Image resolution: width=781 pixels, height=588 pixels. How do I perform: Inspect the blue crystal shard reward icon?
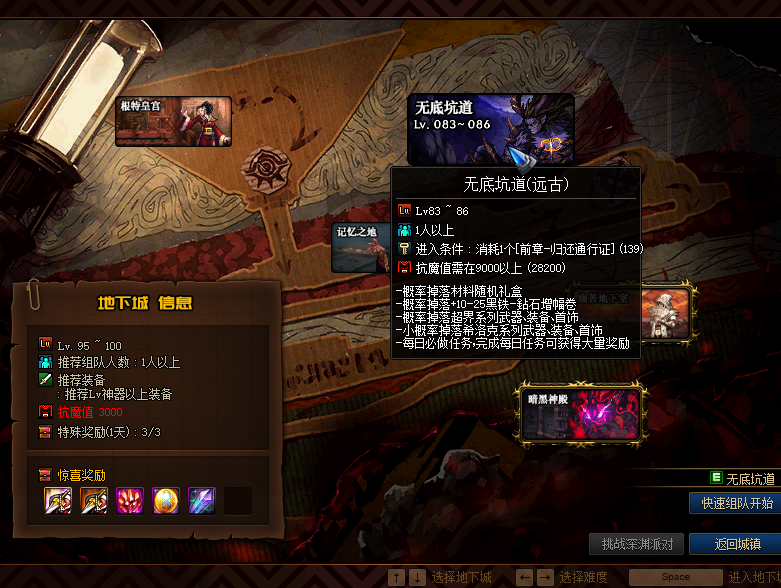202,500
